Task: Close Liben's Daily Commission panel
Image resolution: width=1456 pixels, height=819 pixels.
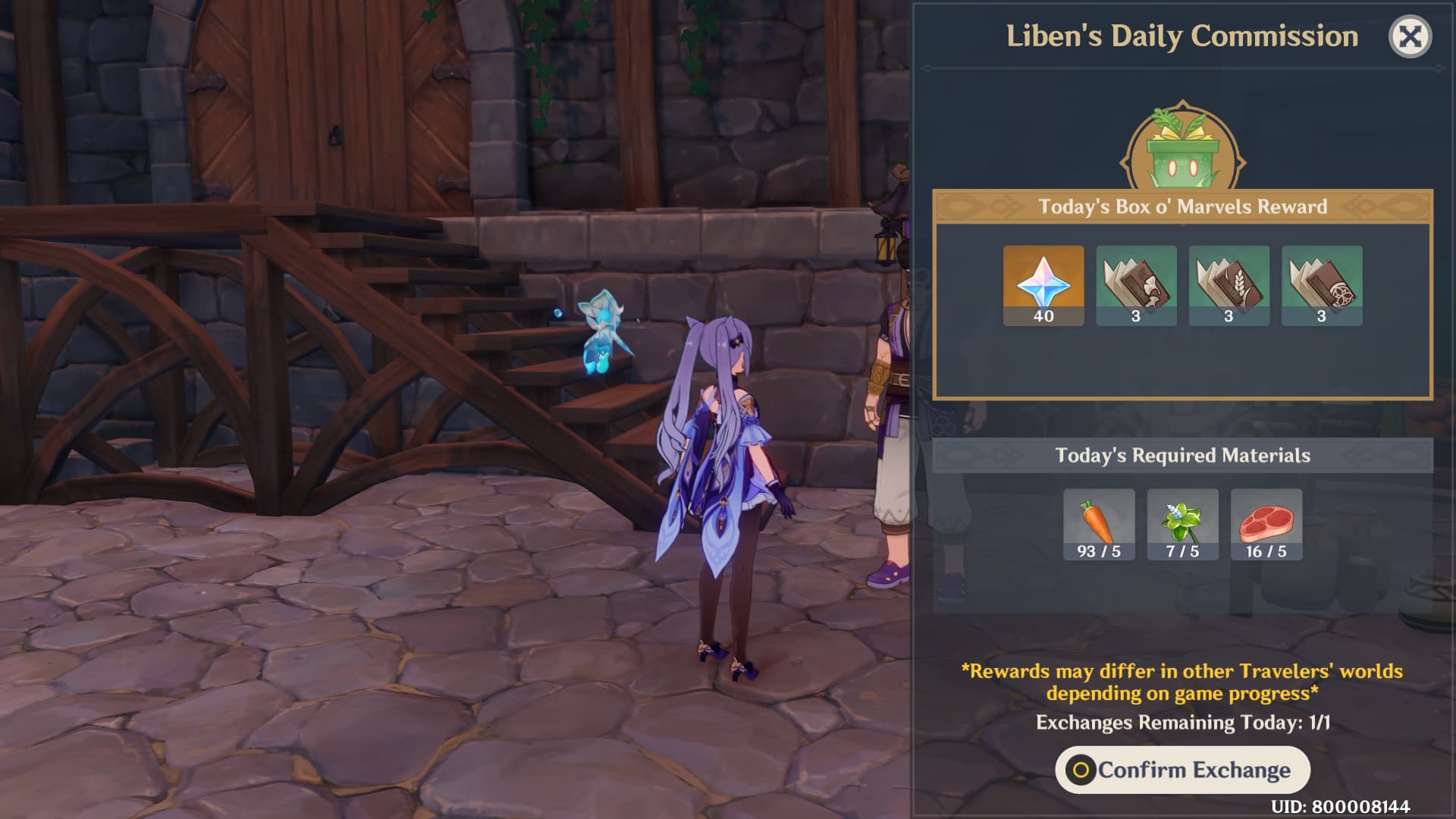Action: coord(1410,36)
